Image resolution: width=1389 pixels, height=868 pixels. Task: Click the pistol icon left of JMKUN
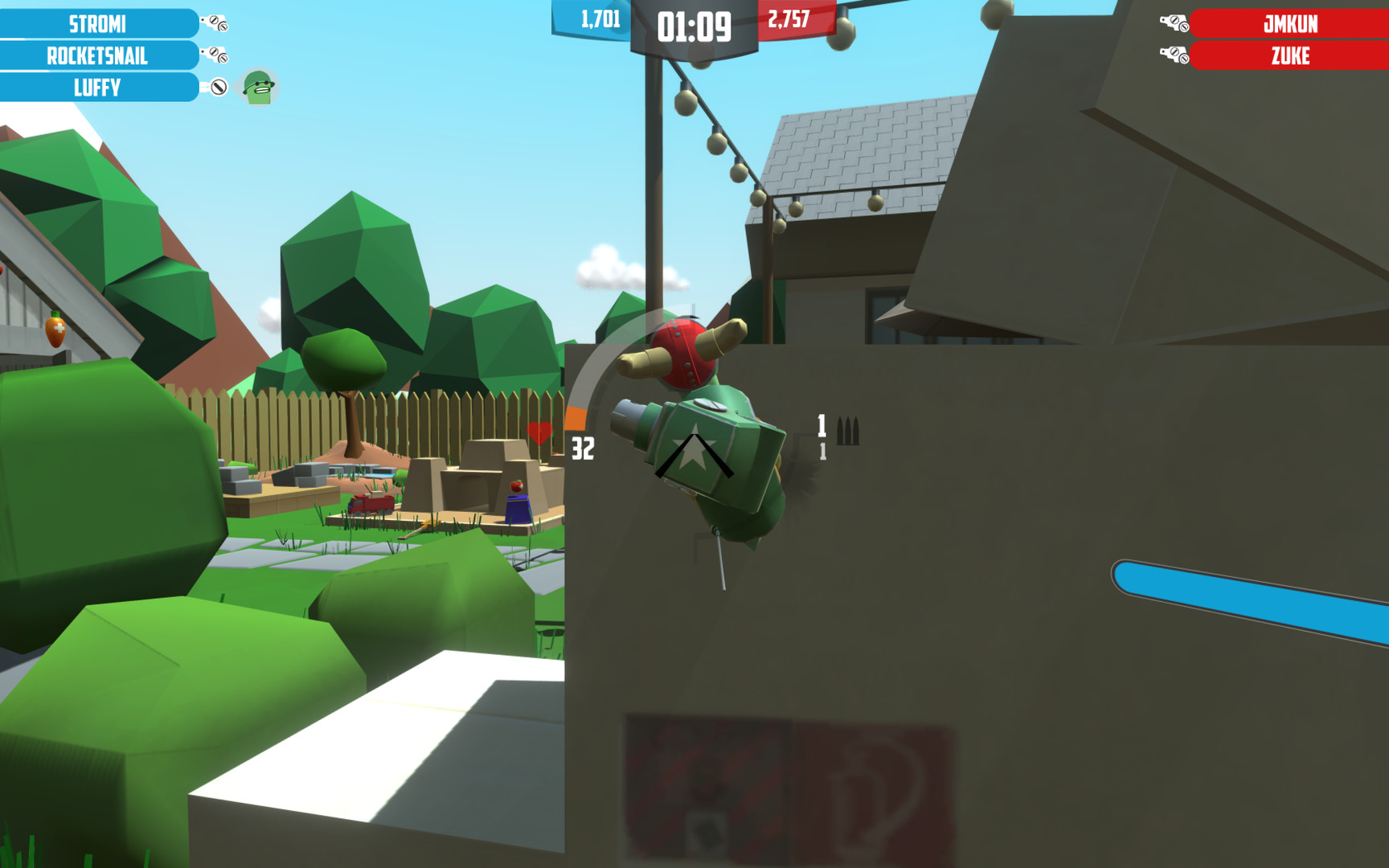[1174, 22]
